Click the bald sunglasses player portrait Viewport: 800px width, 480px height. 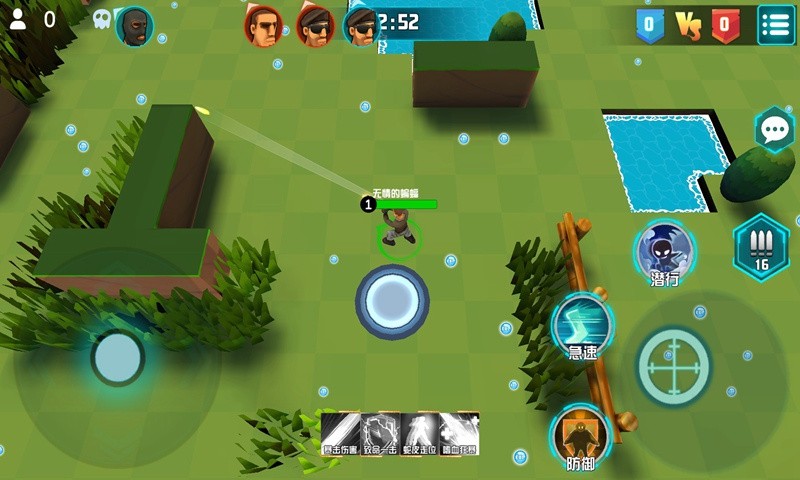tap(264, 25)
